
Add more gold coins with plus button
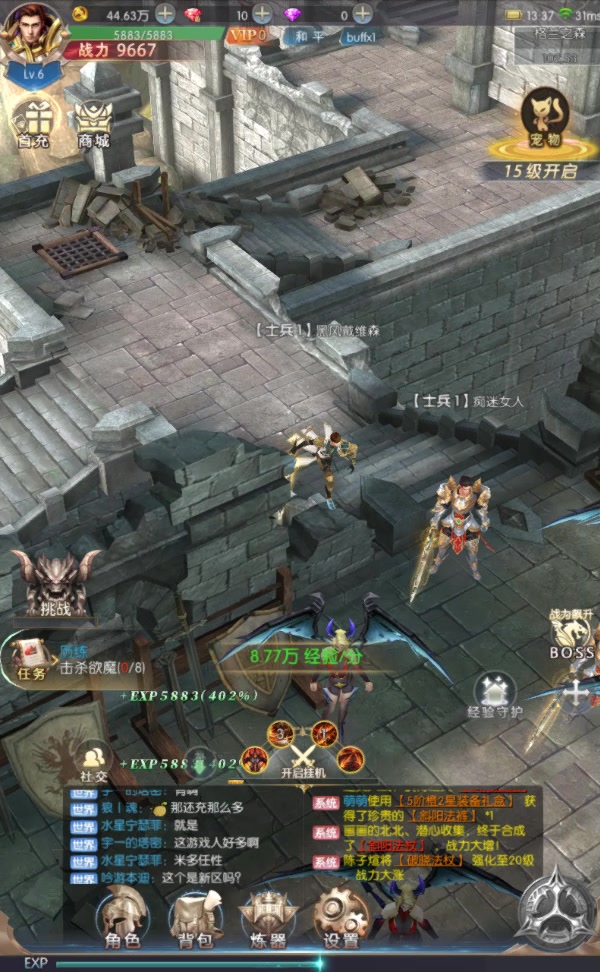click(x=165, y=15)
